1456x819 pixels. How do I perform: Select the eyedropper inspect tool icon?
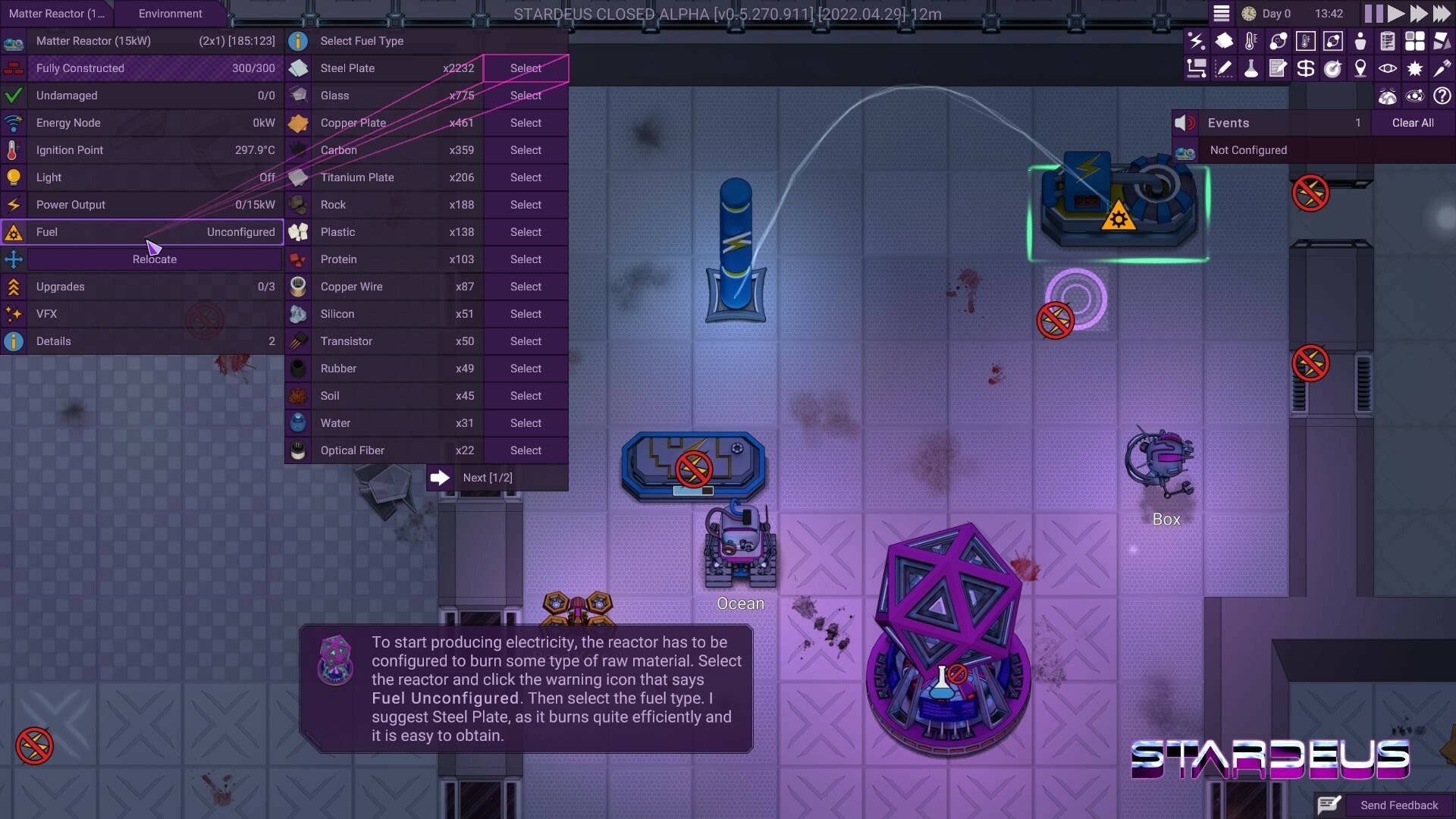coord(1441,68)
